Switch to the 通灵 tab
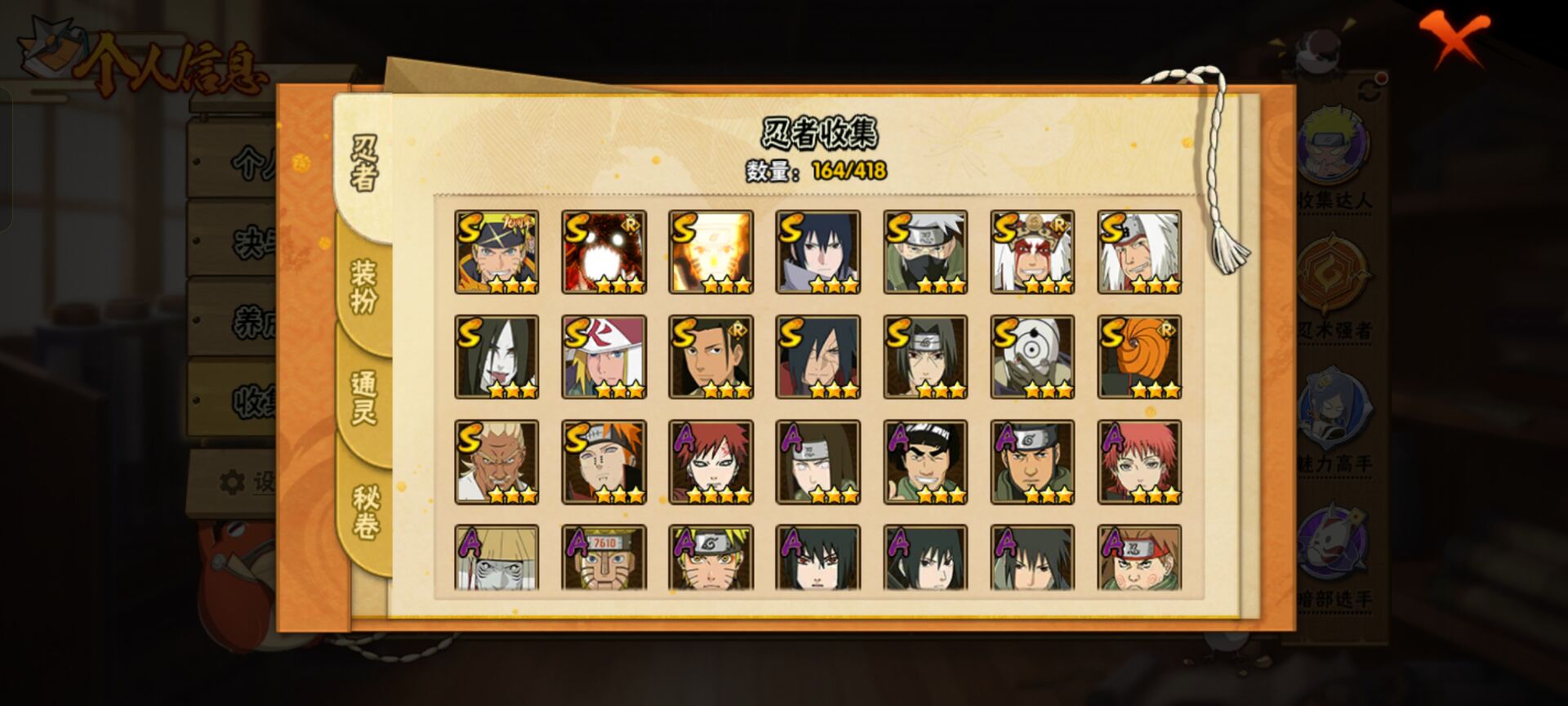The width and height of the screenshot is (1568, 706). pos(364,398)
